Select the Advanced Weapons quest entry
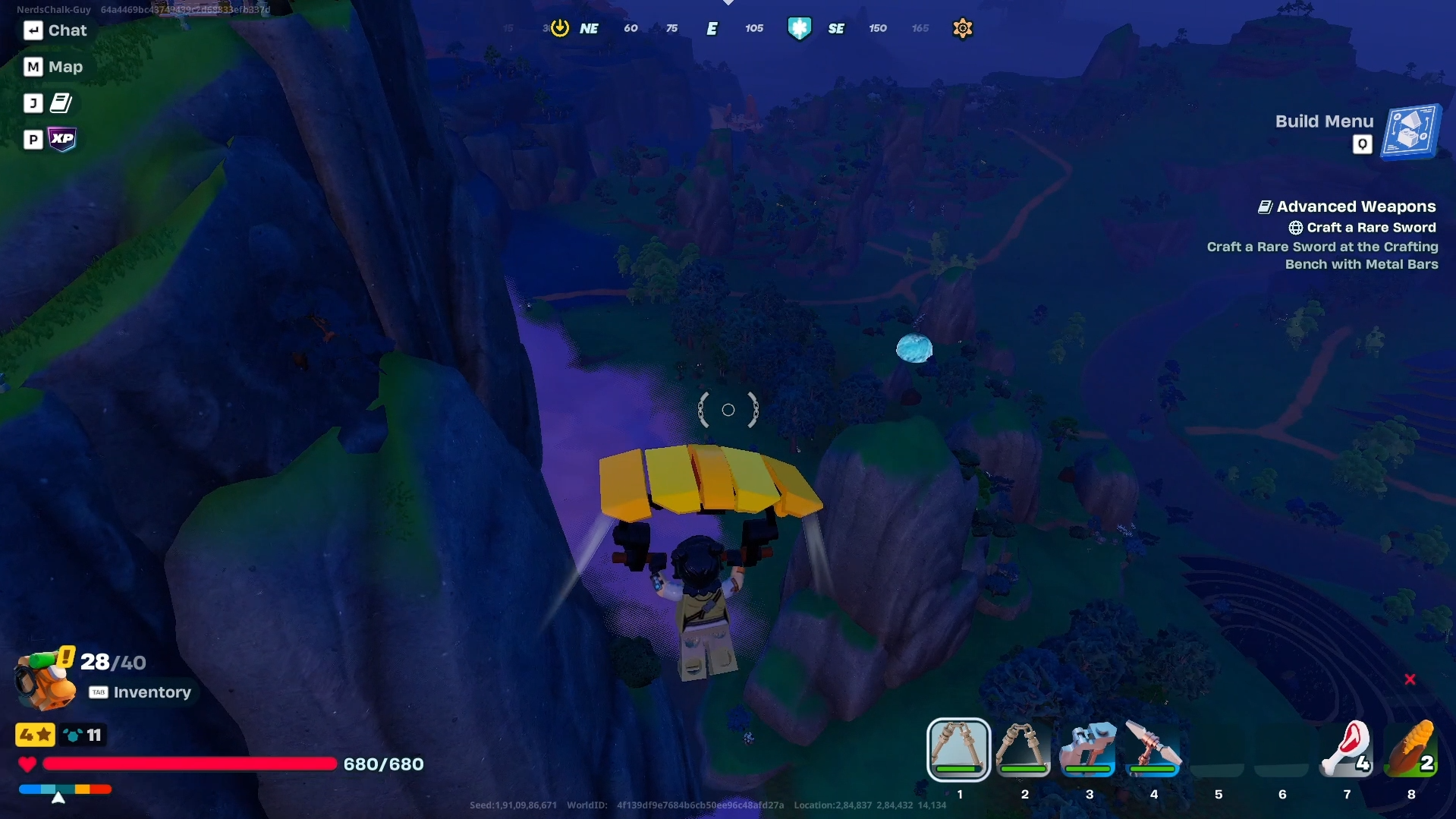The height and width of the screenshot is (819, 1456). tap(1355, 206)
